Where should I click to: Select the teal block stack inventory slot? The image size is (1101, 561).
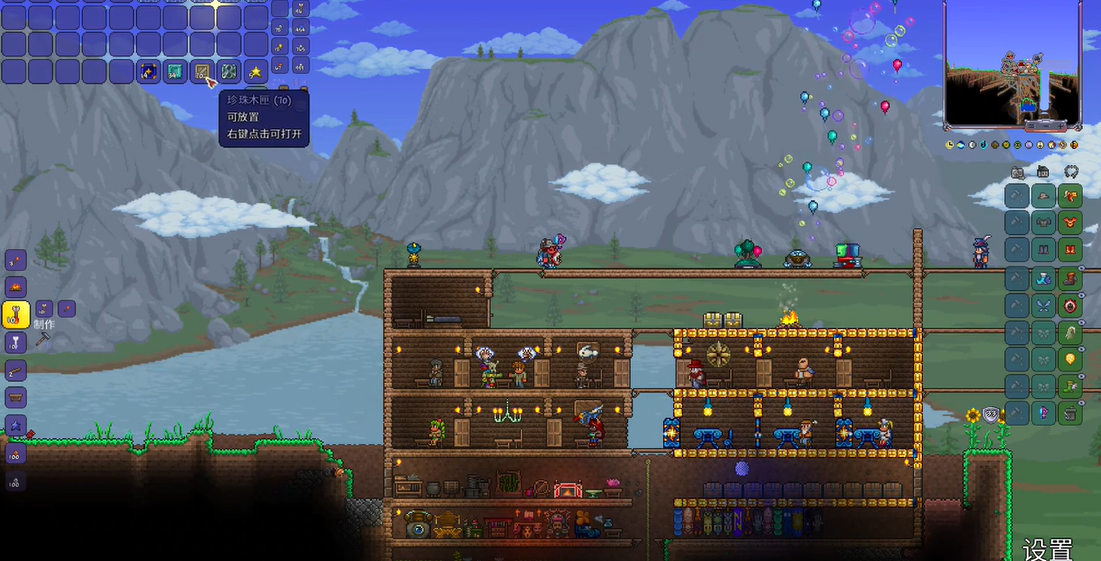tap(175, 72)
